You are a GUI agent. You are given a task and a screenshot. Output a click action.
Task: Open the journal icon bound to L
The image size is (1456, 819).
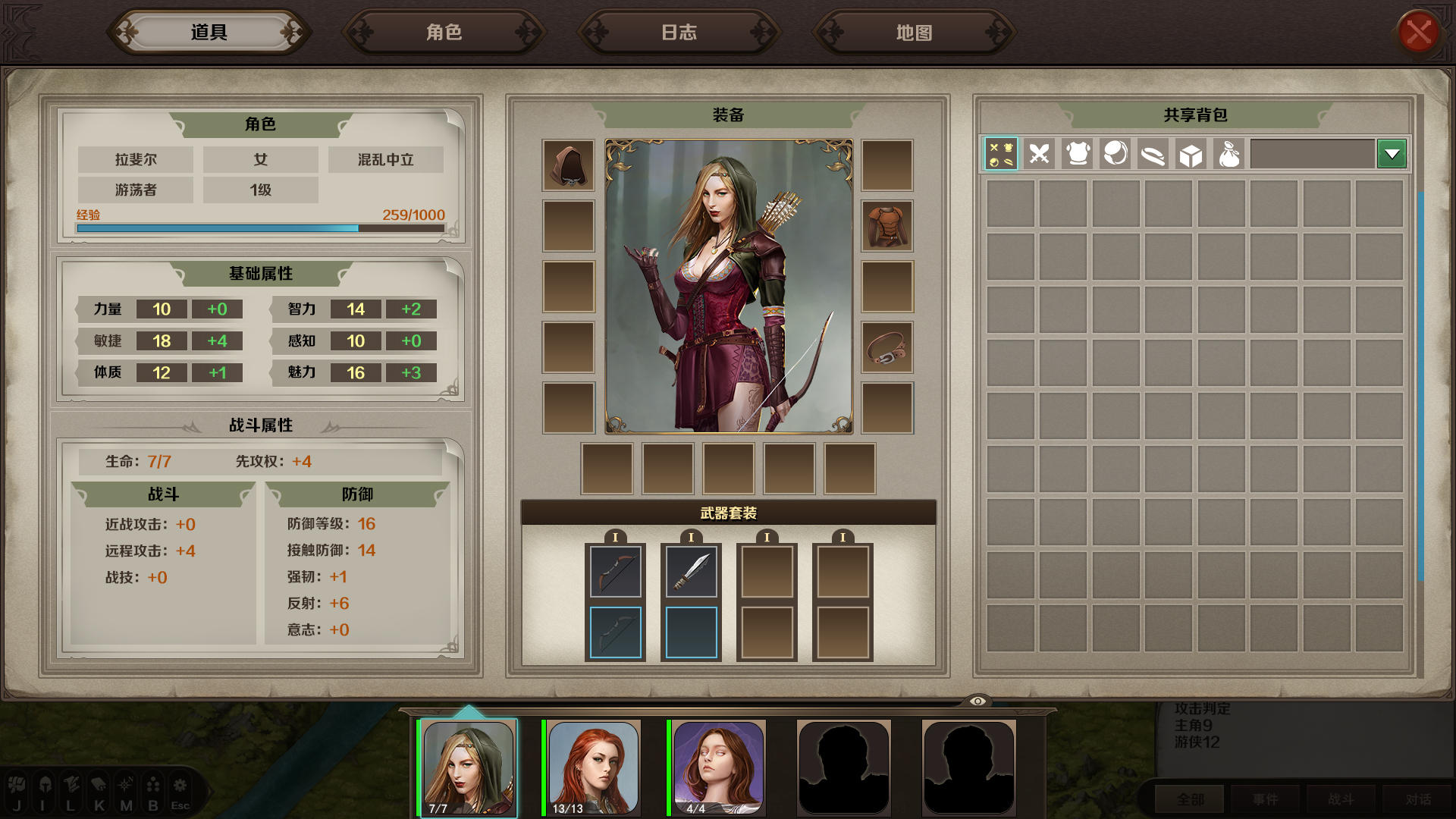72,789
